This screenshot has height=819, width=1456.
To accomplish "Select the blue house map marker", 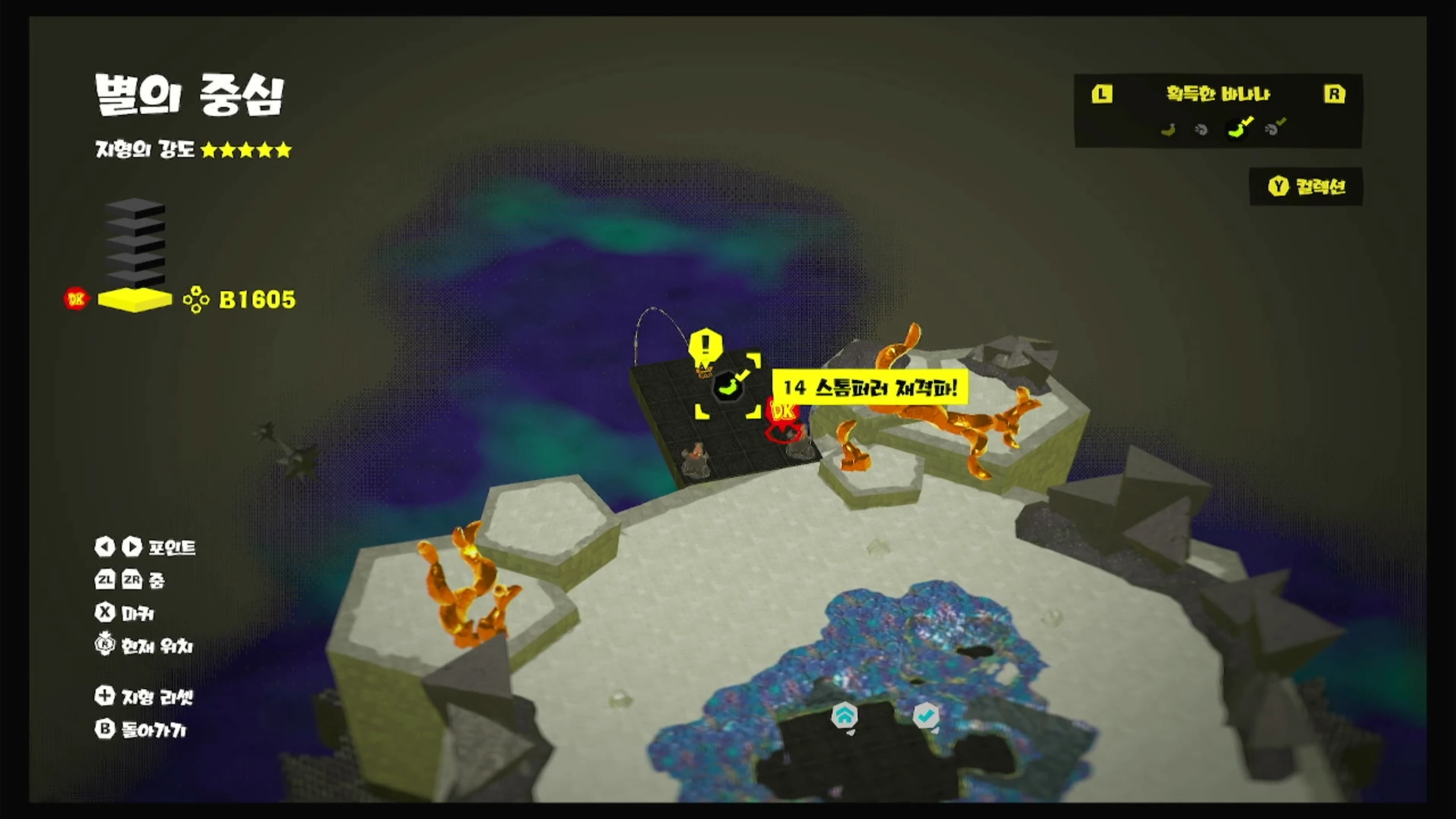I will [x=844, y=716].
